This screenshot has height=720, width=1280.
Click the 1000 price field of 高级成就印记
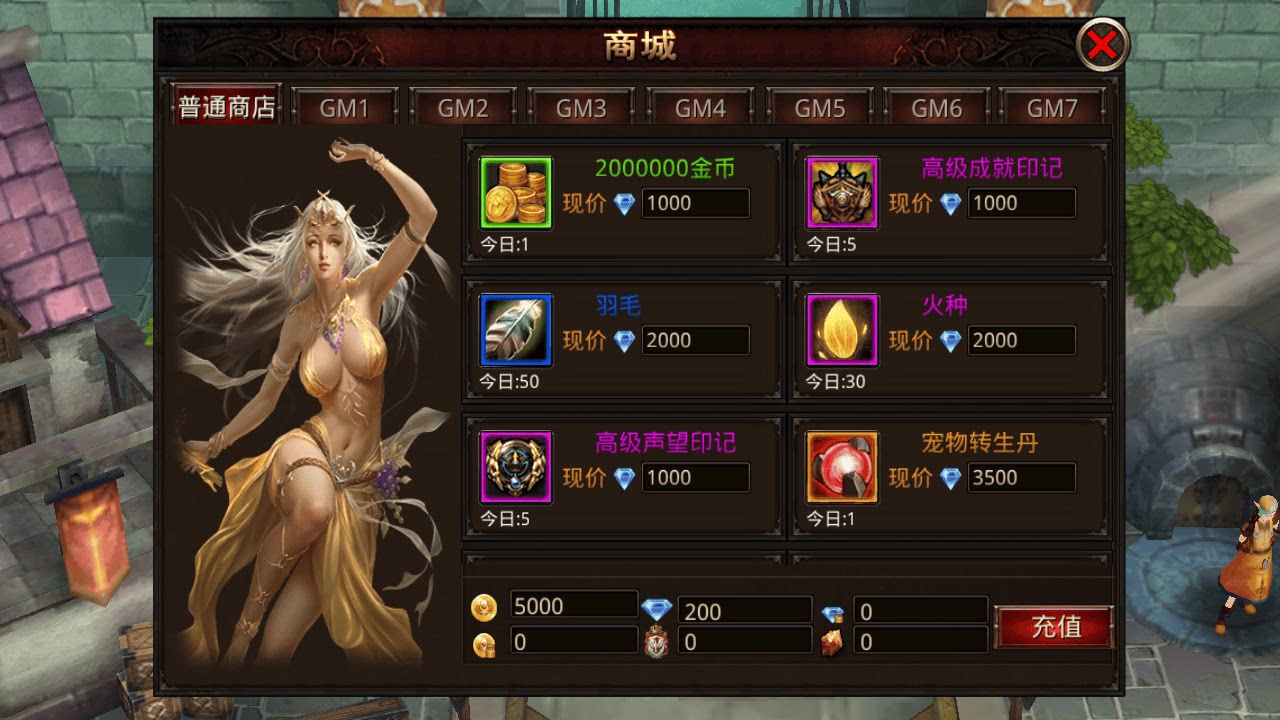click(1021, 204)
